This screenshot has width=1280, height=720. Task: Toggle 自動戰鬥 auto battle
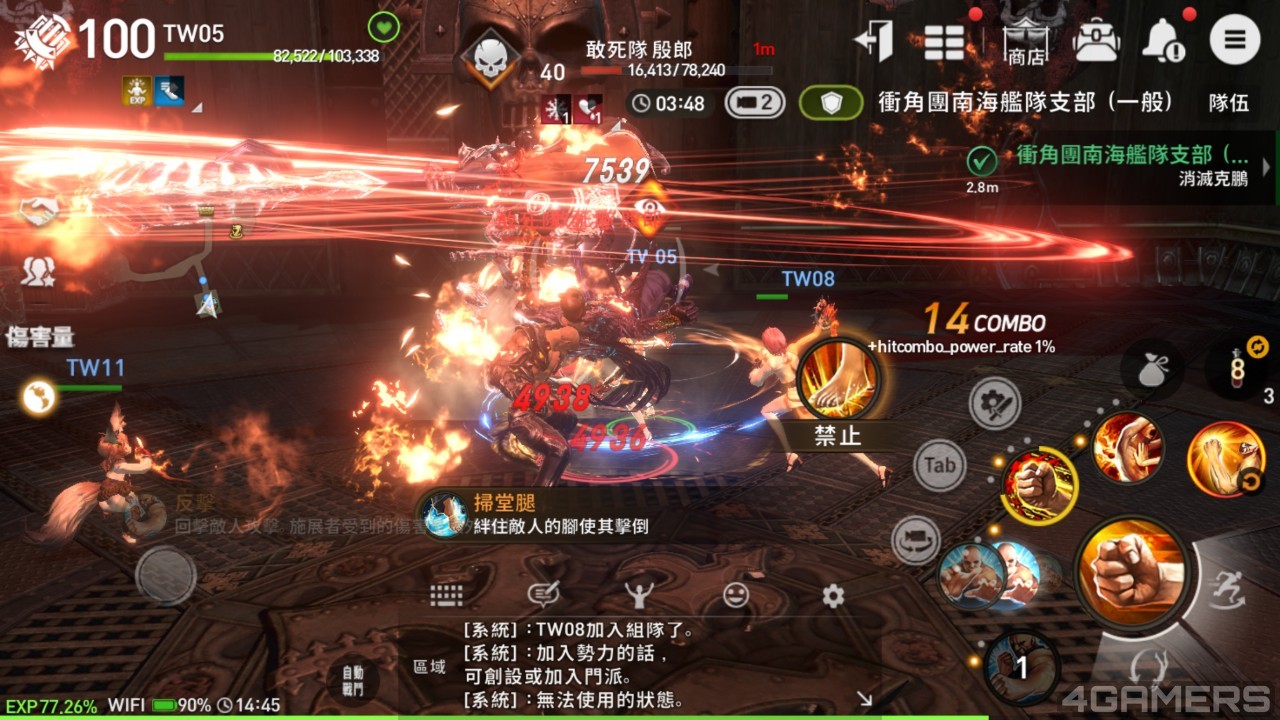tap(352, 681)
